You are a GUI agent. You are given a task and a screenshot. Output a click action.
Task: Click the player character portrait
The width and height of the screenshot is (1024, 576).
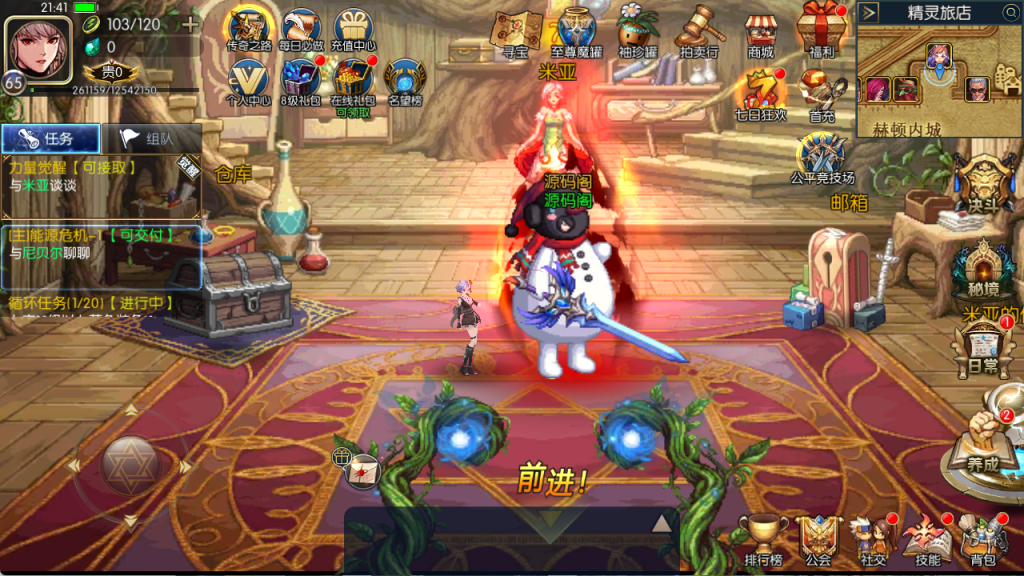click(x=32, y=46)
